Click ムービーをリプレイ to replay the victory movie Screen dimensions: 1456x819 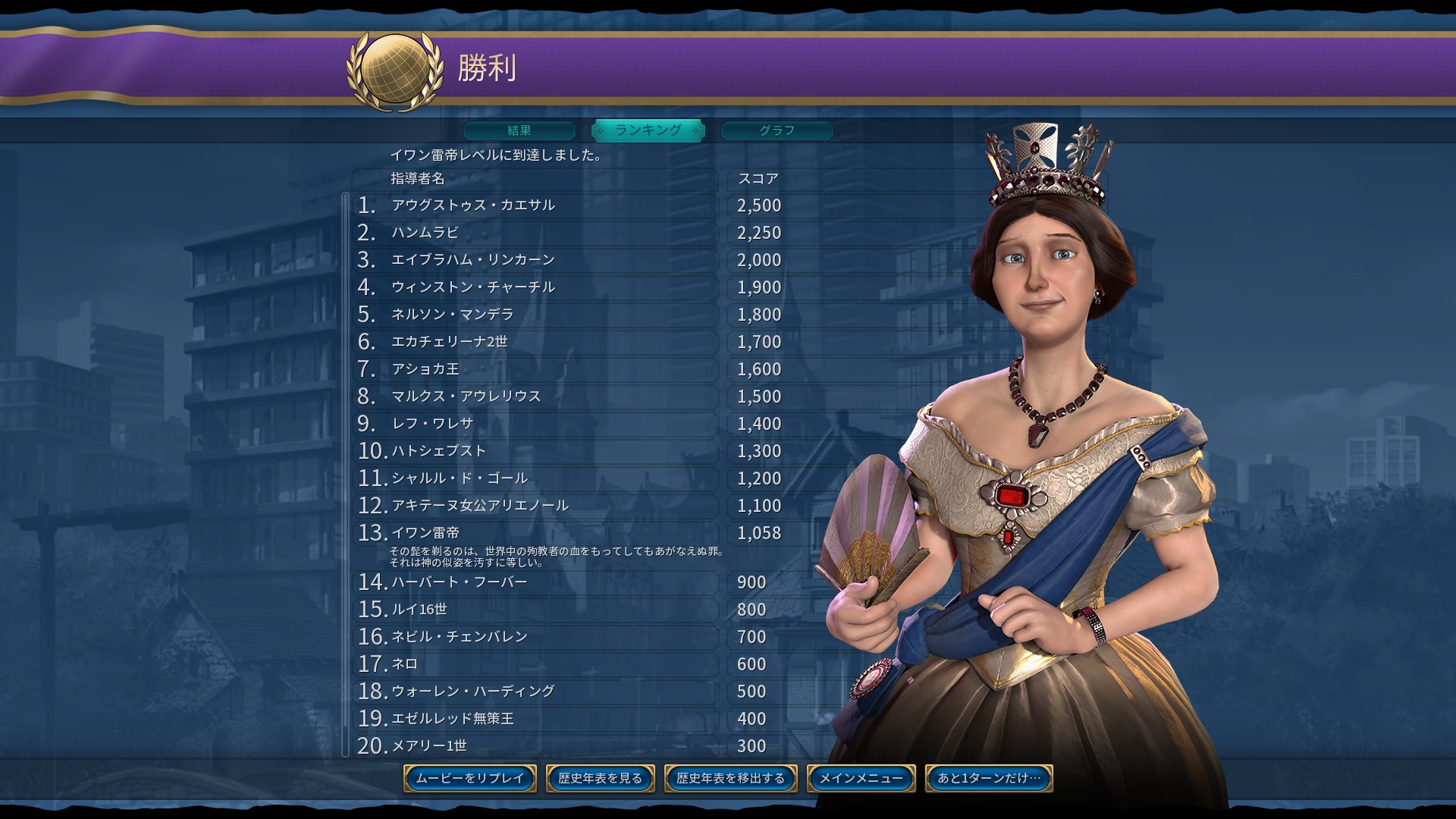(x=469, y=778)
